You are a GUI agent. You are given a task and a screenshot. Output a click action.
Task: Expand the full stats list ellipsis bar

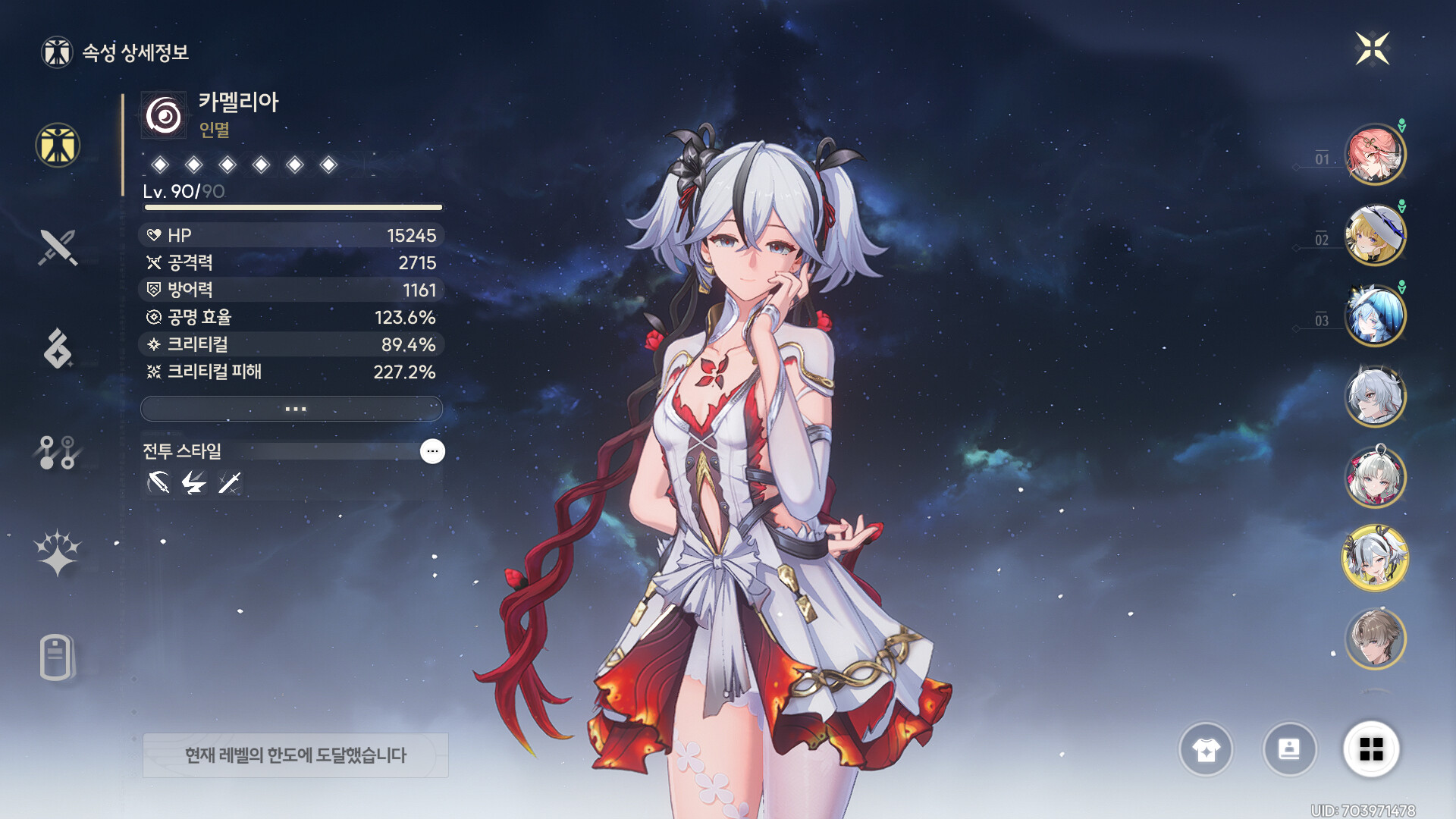point(292,409)
